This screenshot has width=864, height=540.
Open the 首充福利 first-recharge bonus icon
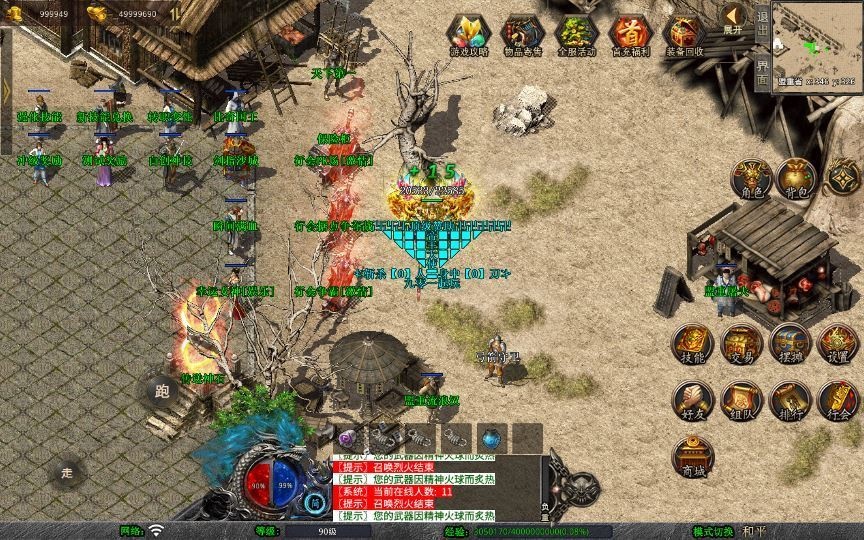tap(630, 34)
